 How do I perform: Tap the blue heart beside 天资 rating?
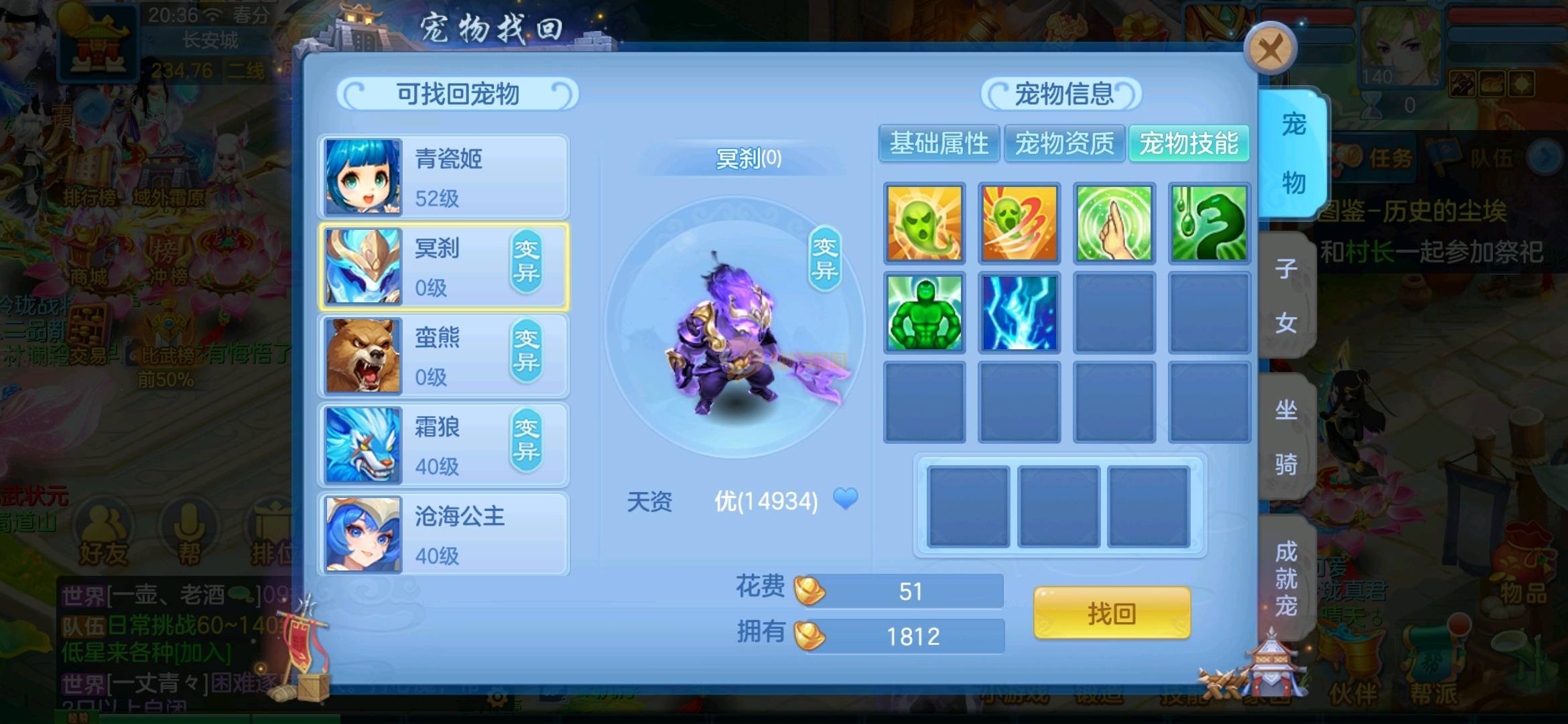click(845, 499)
